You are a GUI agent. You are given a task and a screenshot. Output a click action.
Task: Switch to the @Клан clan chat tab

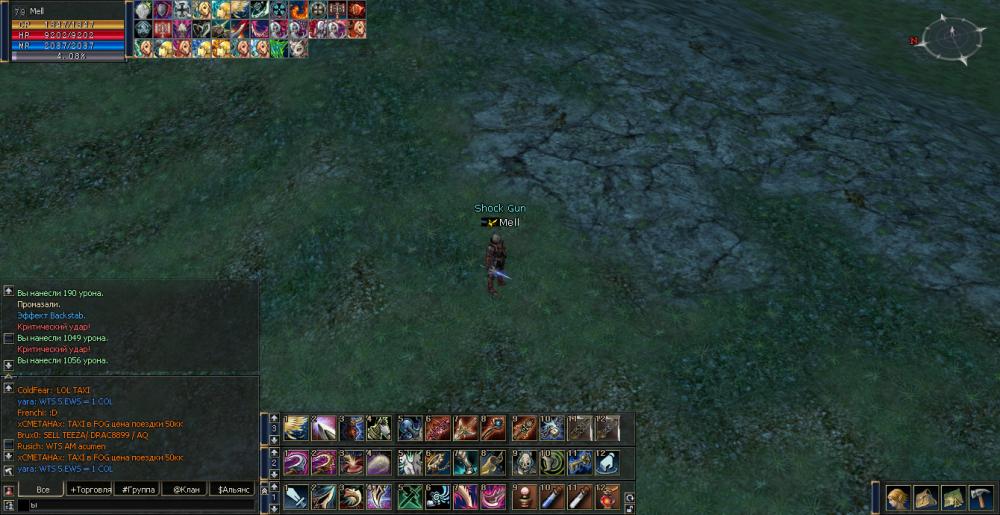[184, 489]
